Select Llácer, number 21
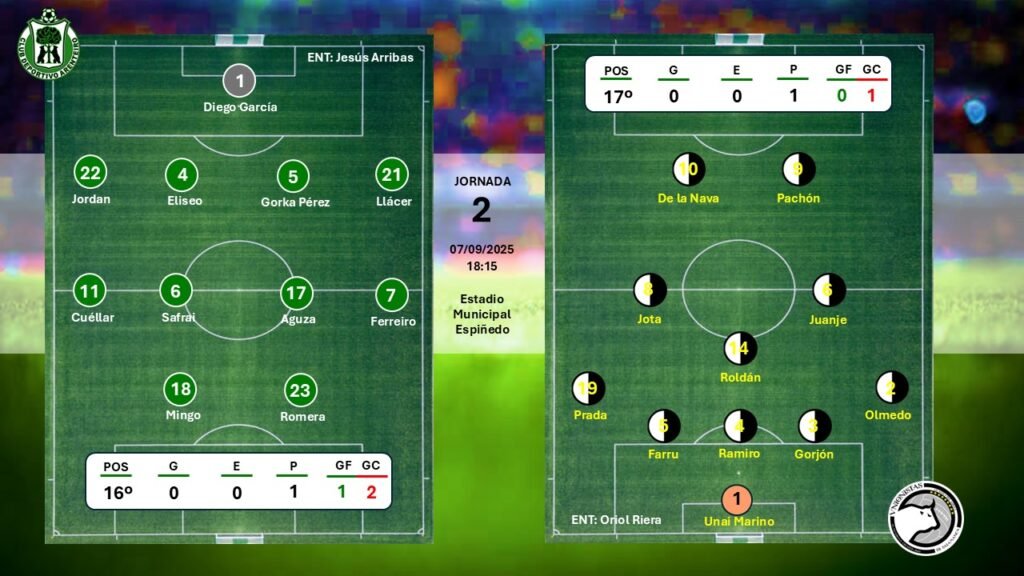Image resolution: width=1024 pixels, height=576 pixels. [x=392, y=175]
